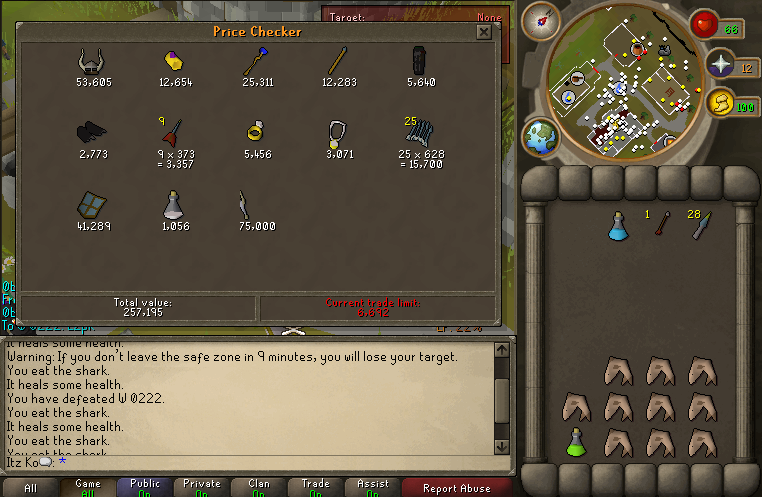Click the blue potion in the inventory

[617, 227]
